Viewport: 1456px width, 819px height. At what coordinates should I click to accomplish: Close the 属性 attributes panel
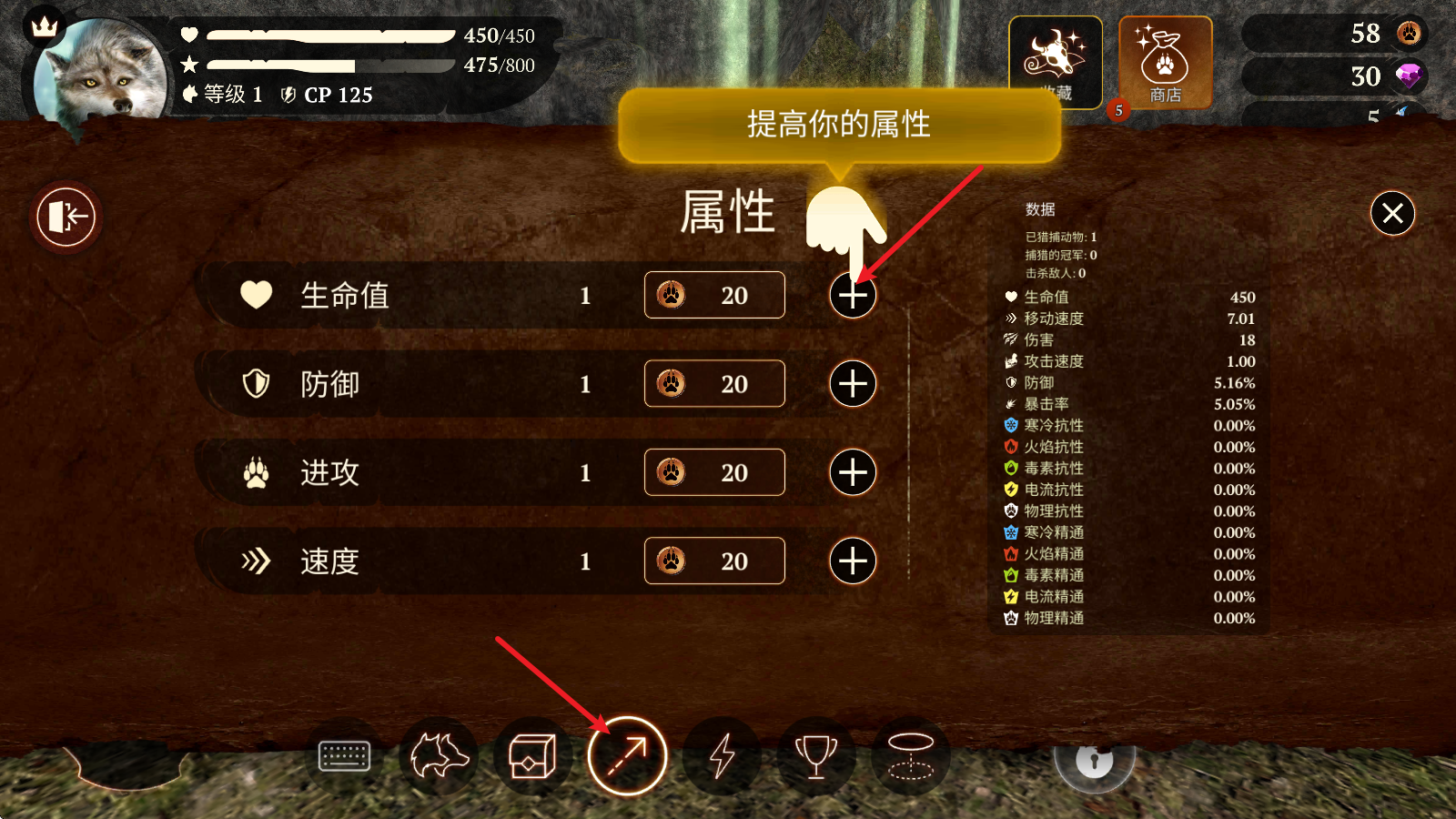[x=1392, y=213]
